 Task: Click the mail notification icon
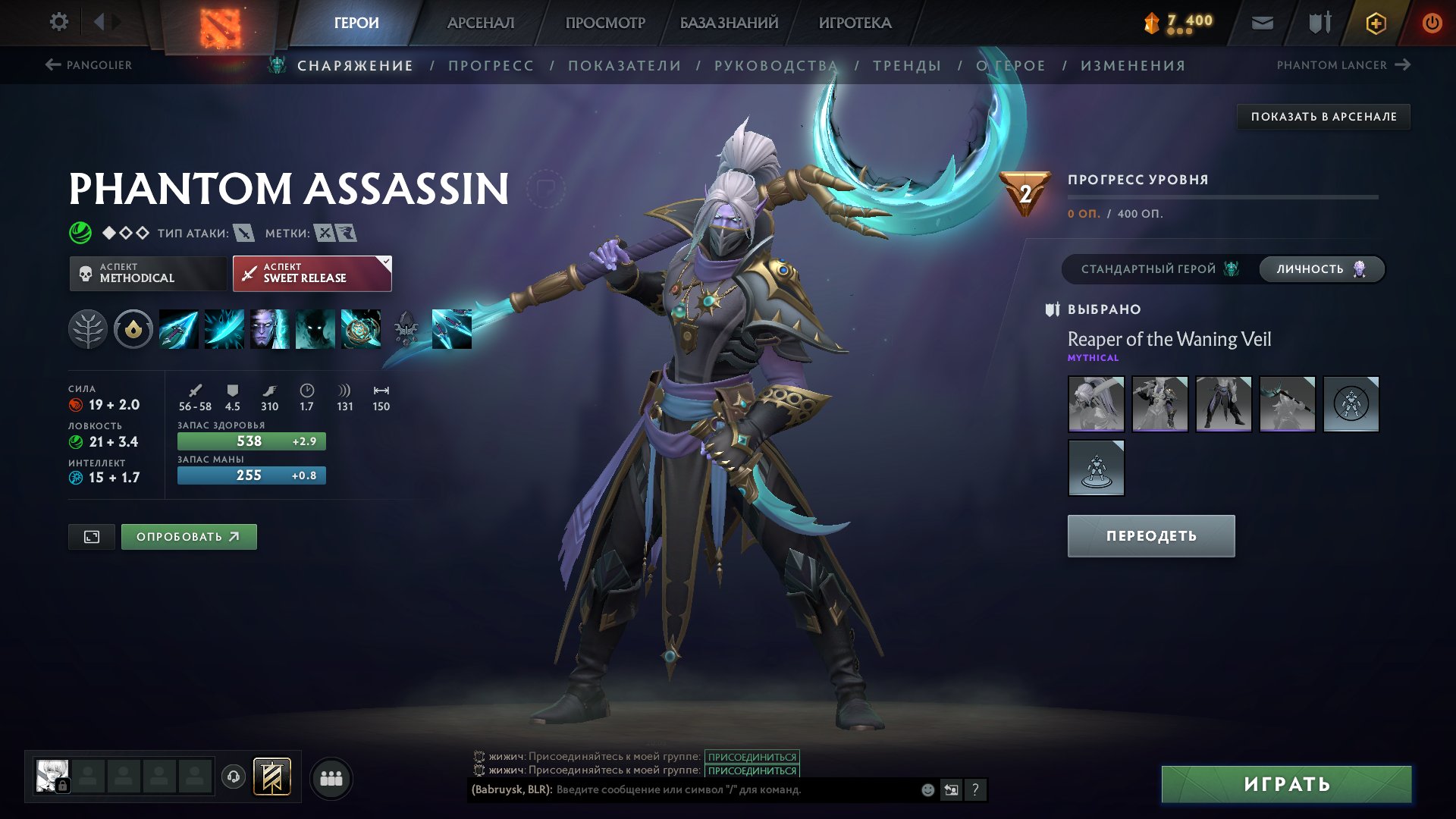click(1261, 22)
